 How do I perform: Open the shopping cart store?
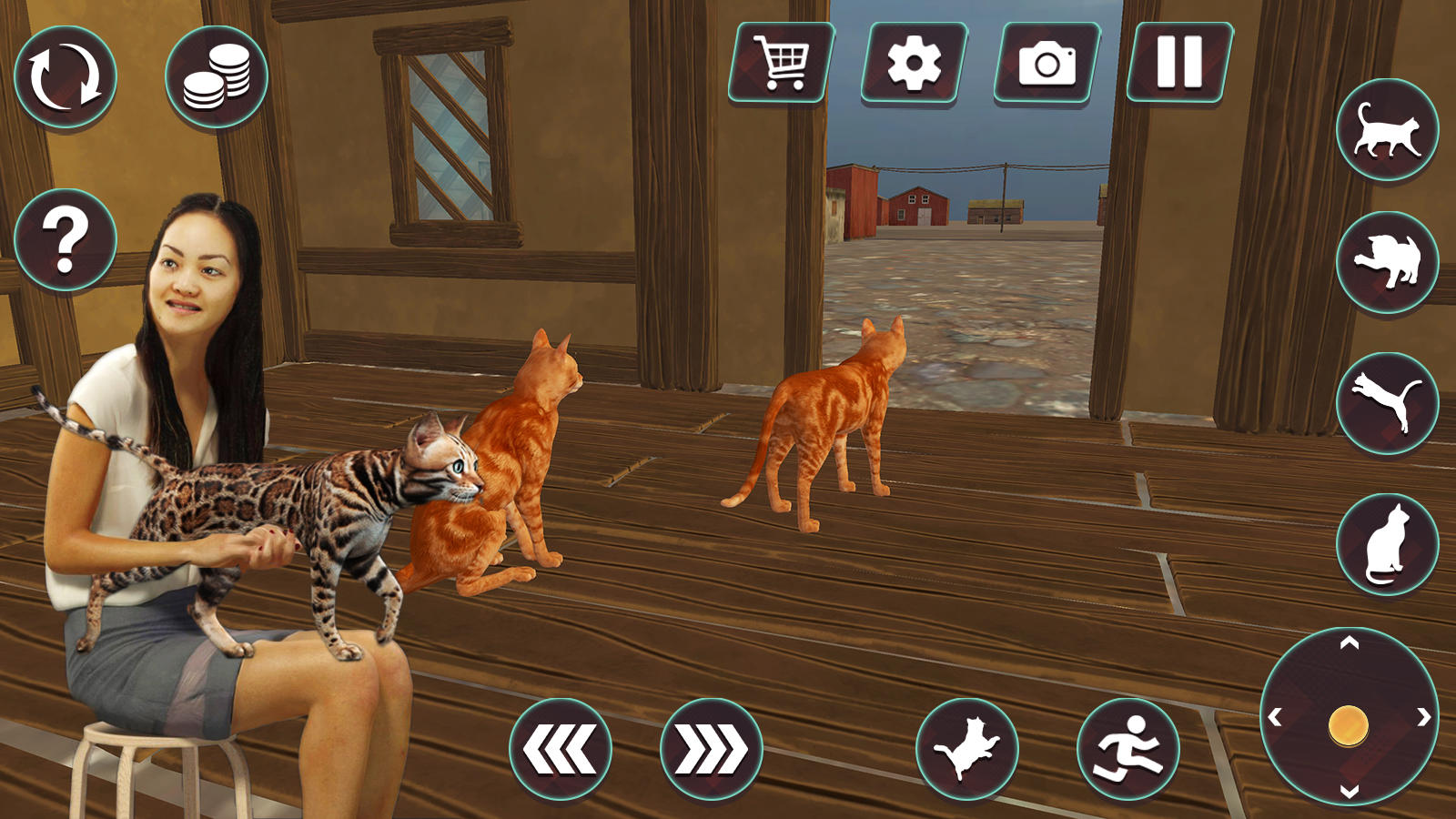click(782, 62)
